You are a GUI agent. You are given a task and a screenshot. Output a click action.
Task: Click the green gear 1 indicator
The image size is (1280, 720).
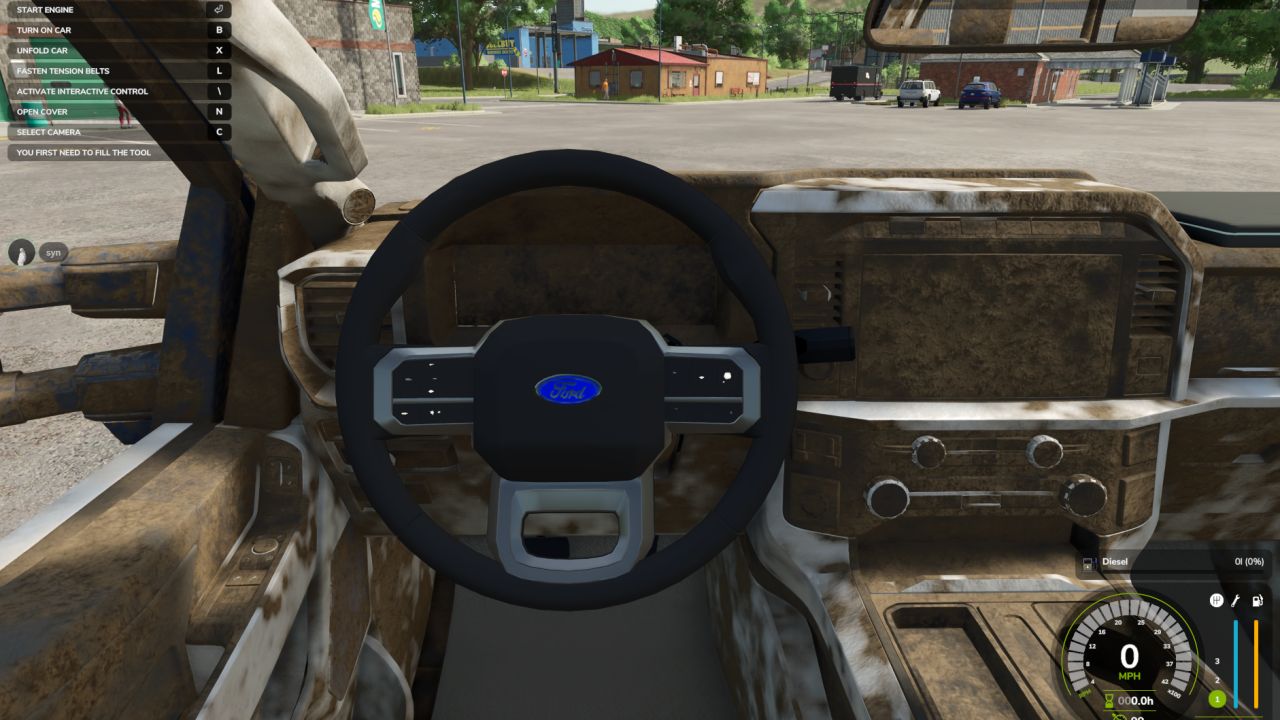(x=1217, y=700)
